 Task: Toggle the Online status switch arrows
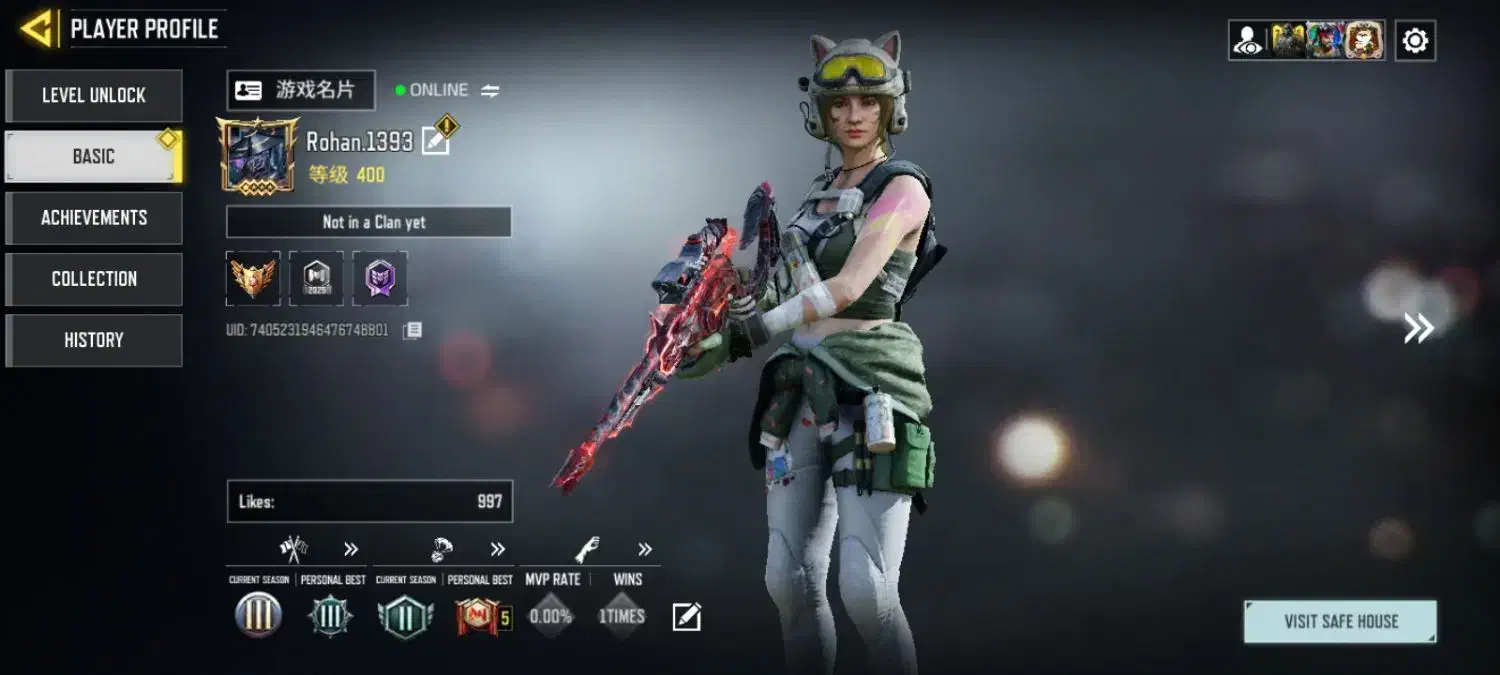pos(490,91)
